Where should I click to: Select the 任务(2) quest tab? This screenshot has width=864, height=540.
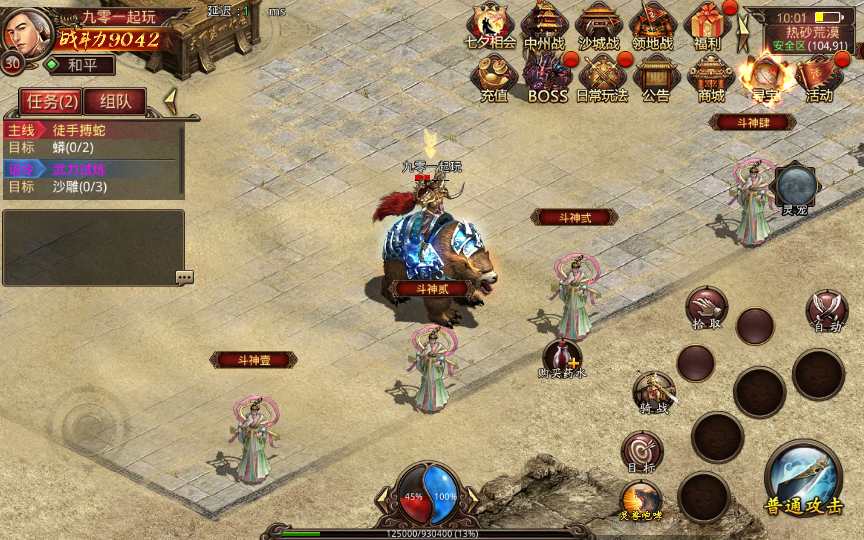(53, 101)
